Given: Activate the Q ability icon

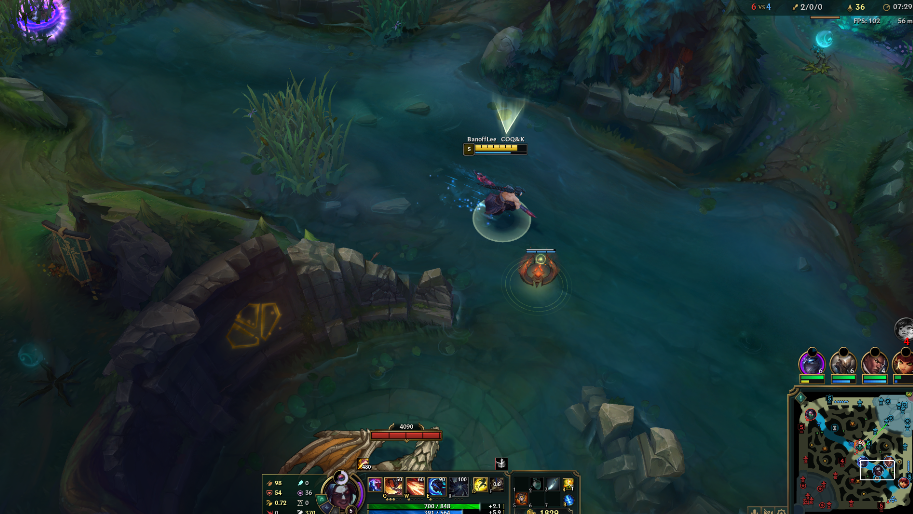Looking at the screenshot, I should pyautogui.click(x=393, y=486).
